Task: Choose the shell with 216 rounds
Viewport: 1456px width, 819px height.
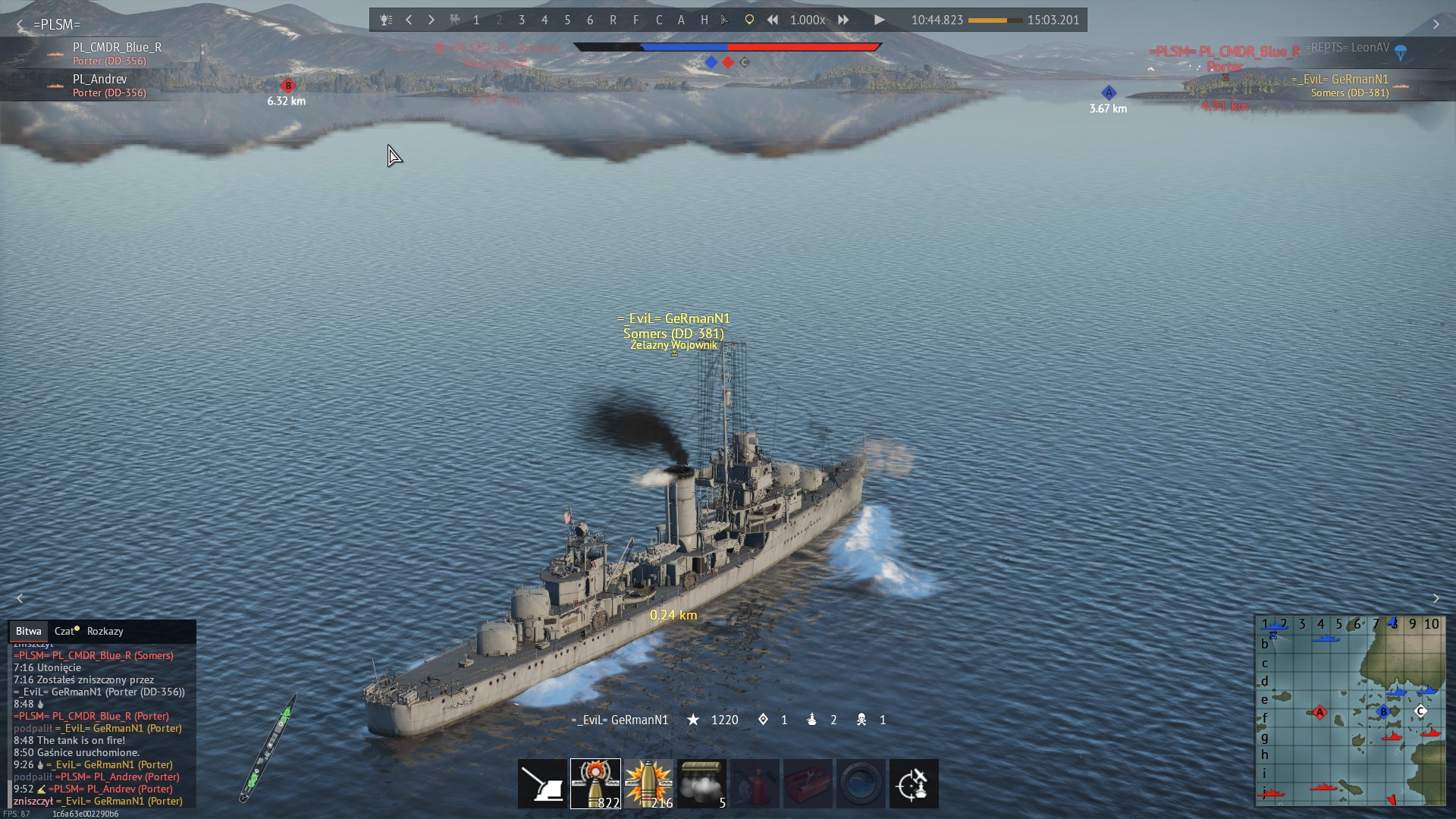Action: point(648,783)
